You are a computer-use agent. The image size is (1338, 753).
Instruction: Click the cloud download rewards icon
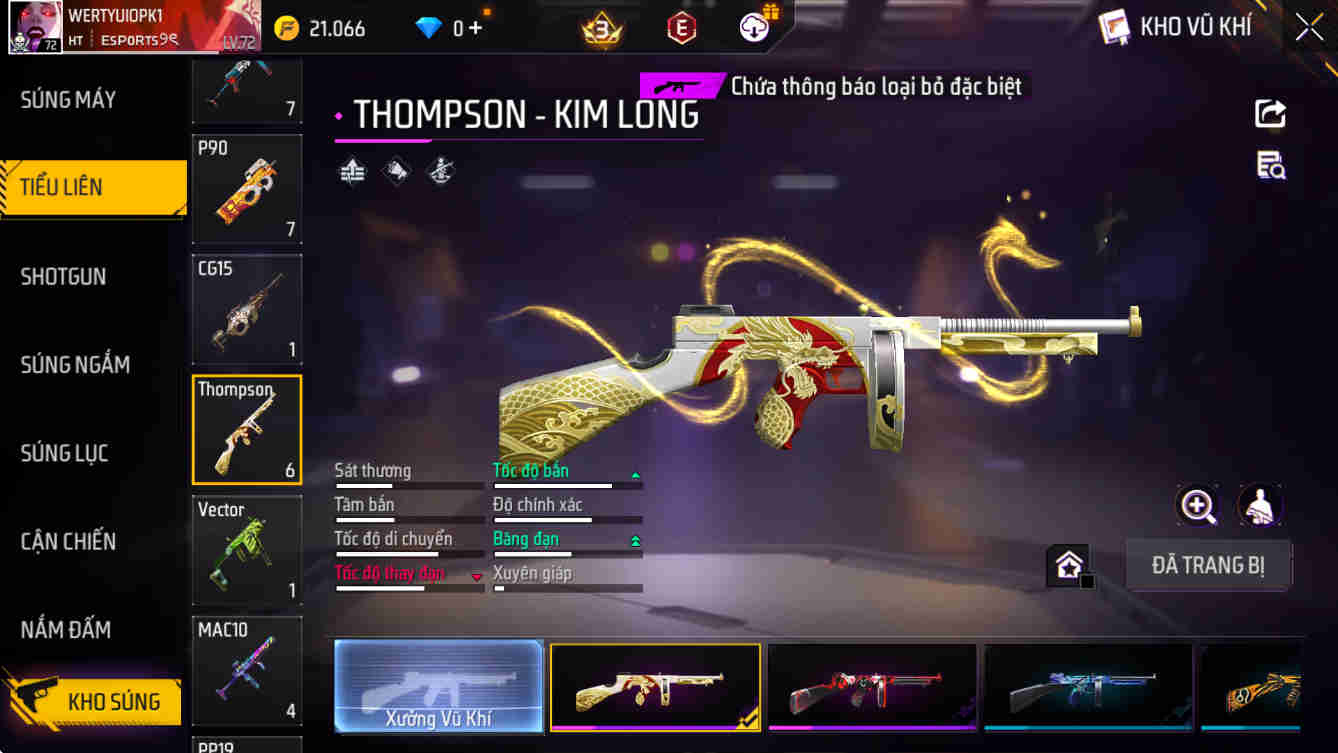coord(753,26)
